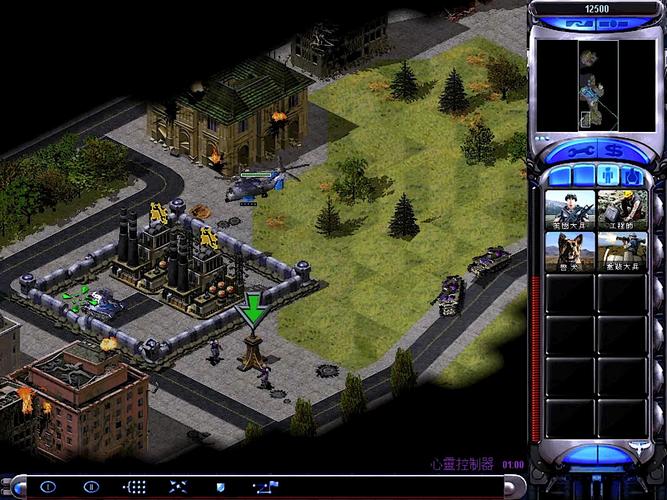This screenshot has width=667, height=500.
Task: Queue an Engineer unit
Action: 623,212
